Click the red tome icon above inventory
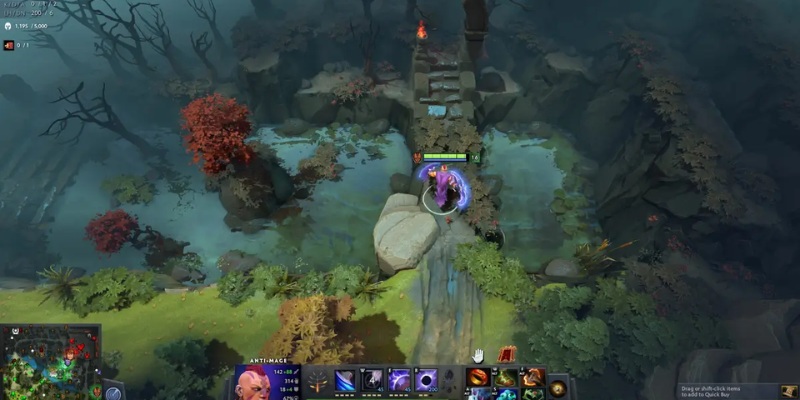Screen dimensions: 800x400 pos(506,353)
